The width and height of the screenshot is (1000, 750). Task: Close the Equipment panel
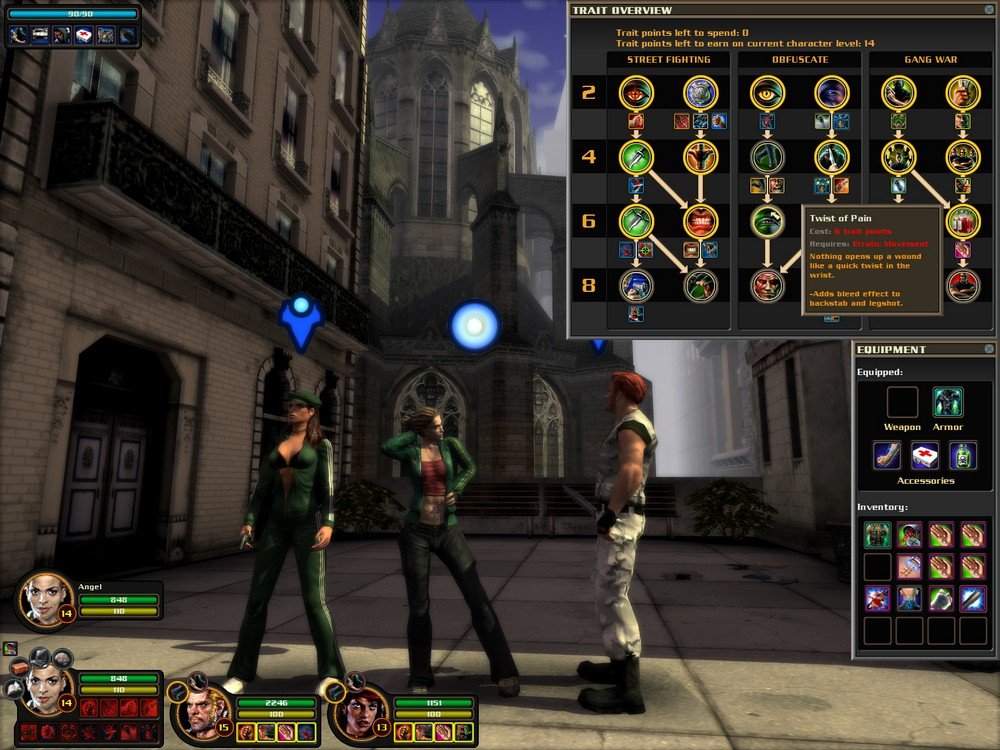point(988,349)
